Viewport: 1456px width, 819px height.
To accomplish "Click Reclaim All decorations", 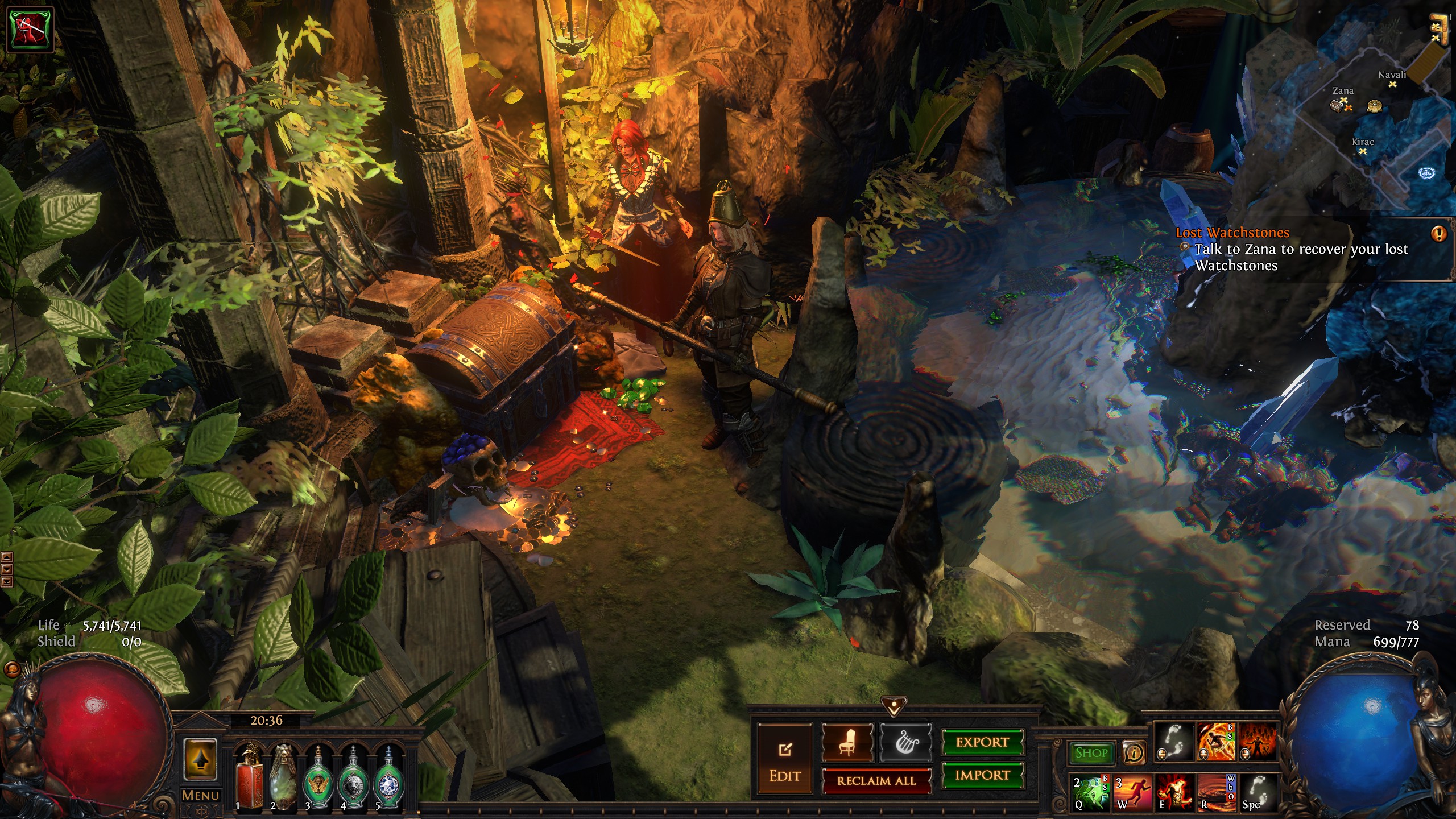I will pos(876,781).
